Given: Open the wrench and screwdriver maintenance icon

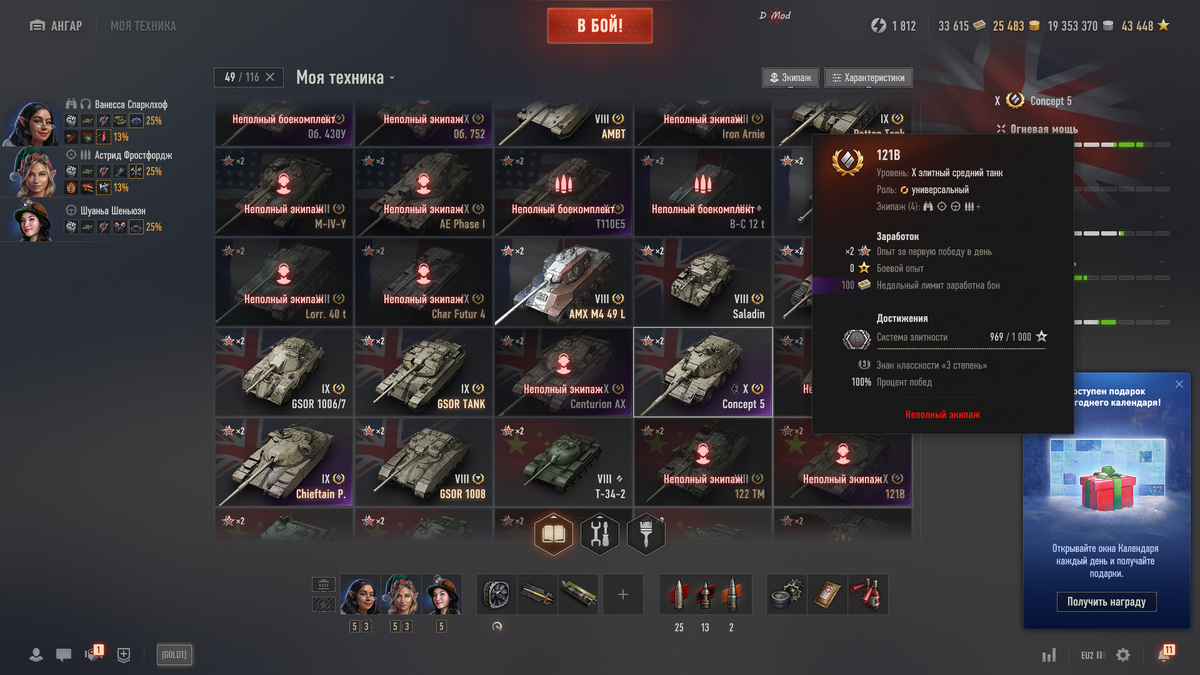Looking at the screenshot, I should tap(599, 534).
